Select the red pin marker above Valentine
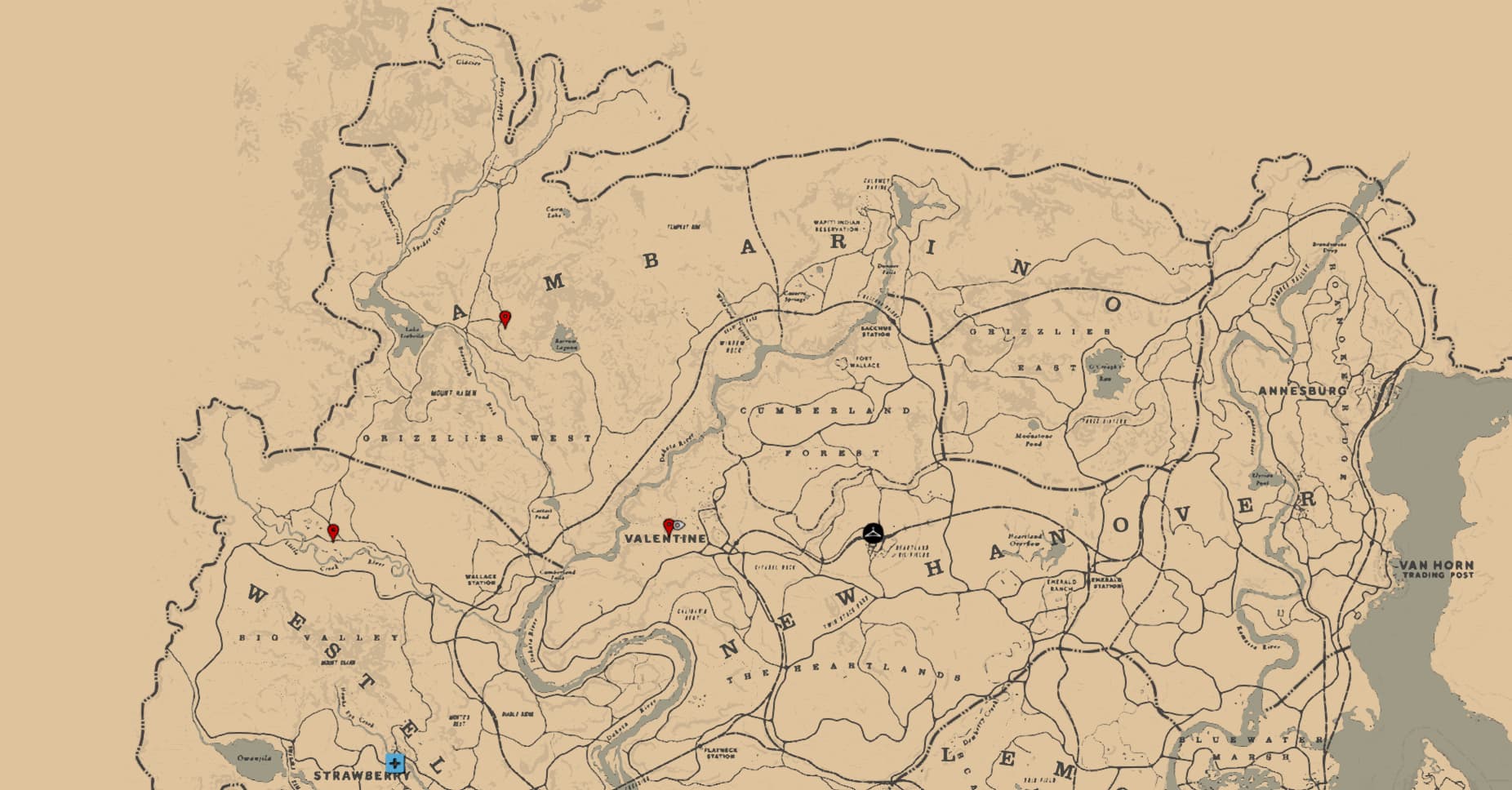Screen dimensions: 1512x790 click(x=669, y=526)
